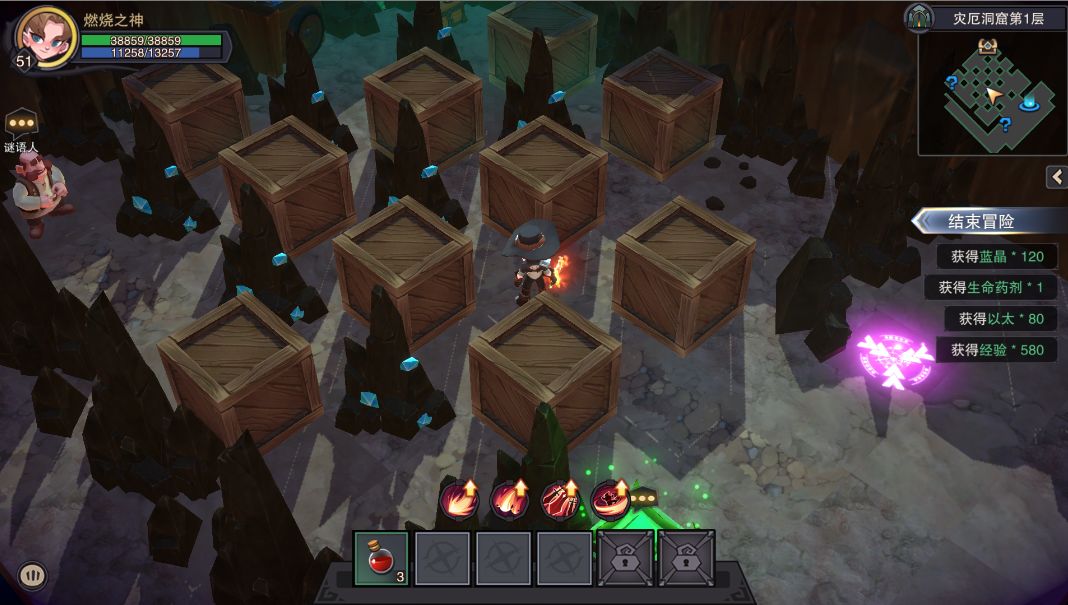
Task: Click the treasure chest marker on minimap
Action: (988, 46)
